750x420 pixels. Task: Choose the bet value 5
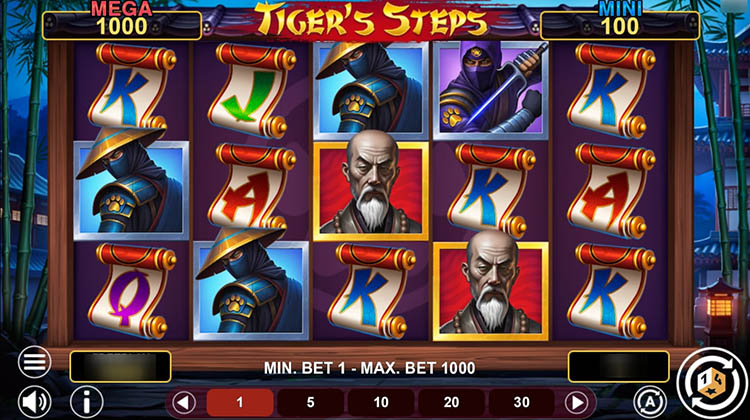[308, 403]
